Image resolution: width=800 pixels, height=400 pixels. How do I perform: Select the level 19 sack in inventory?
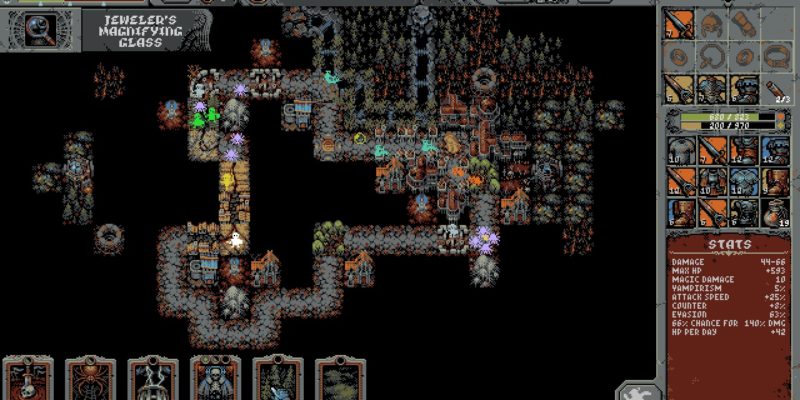(776, 213)
